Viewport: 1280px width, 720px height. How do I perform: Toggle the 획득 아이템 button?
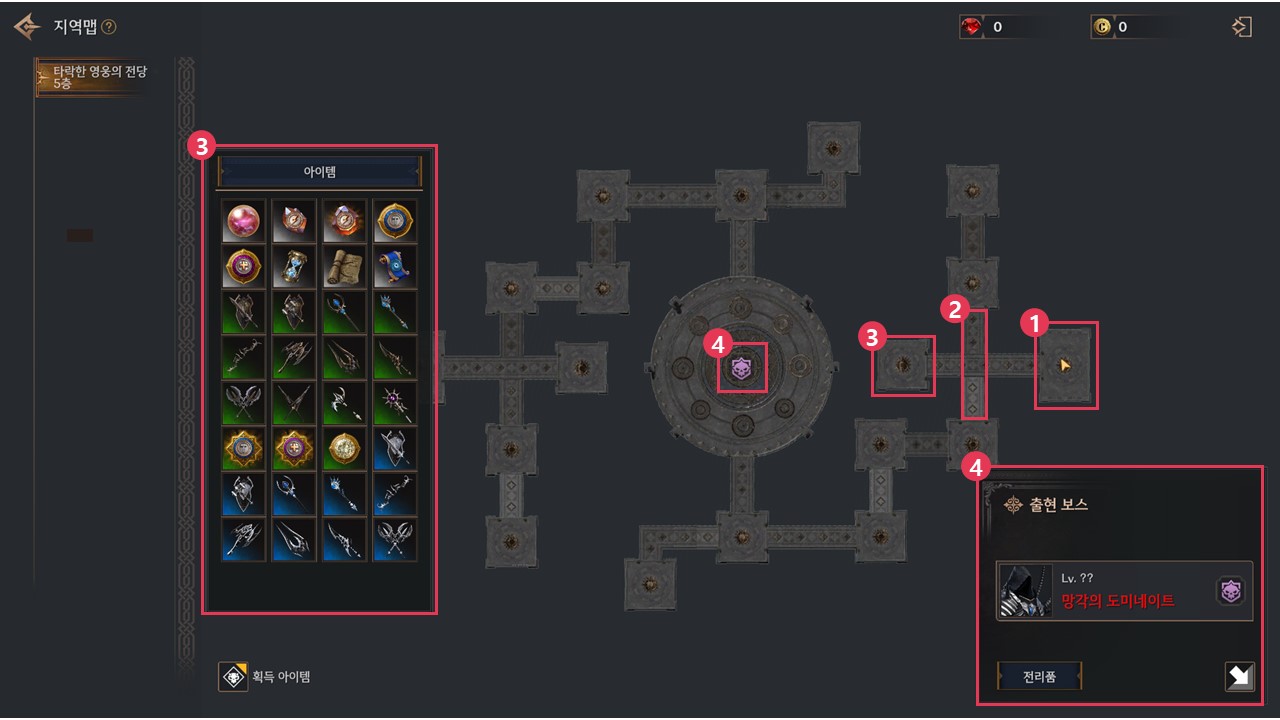pos(233,677)
